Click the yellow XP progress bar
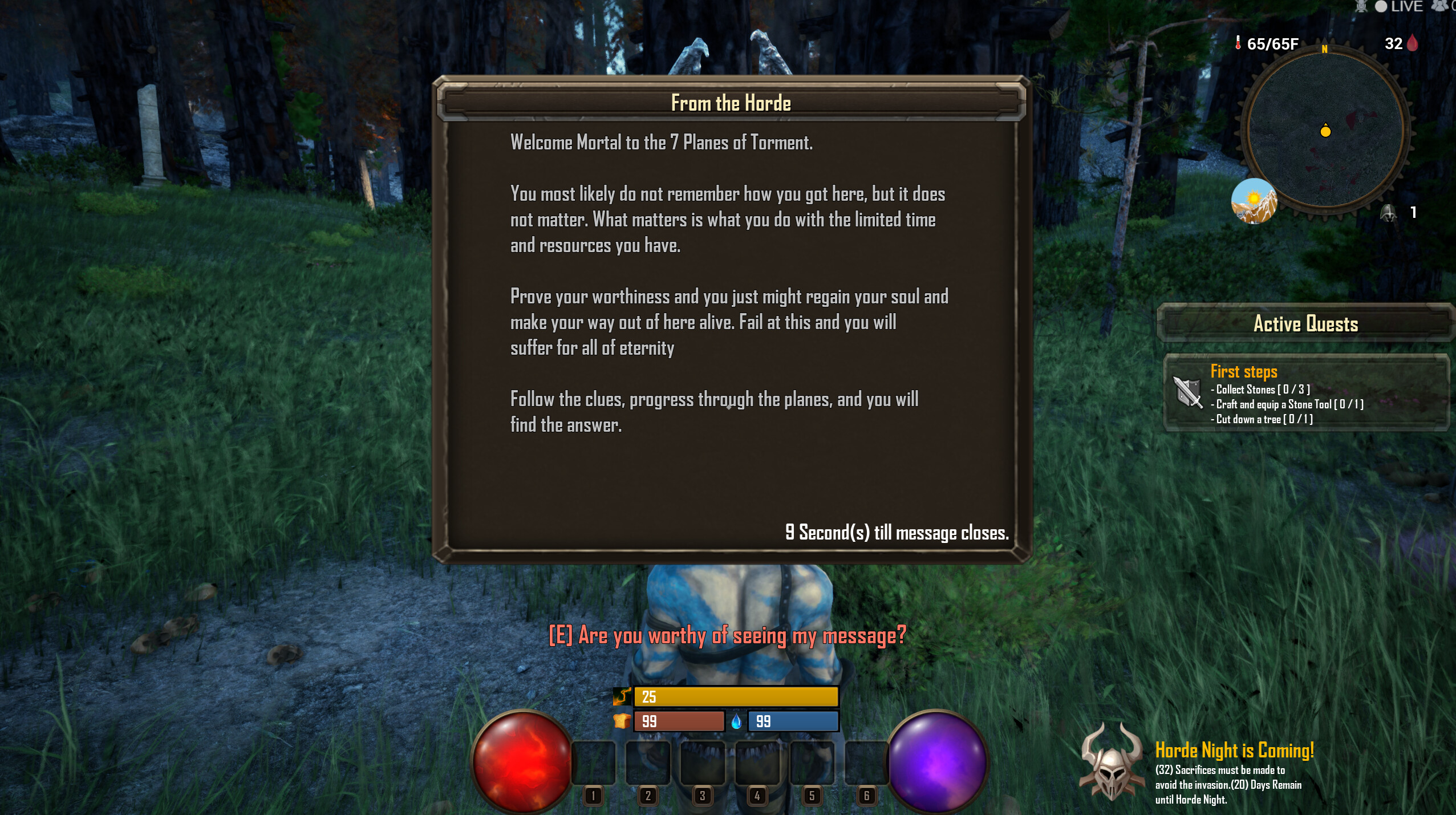1456x815 pixels. pyautogui.click(x=736, y=696)
